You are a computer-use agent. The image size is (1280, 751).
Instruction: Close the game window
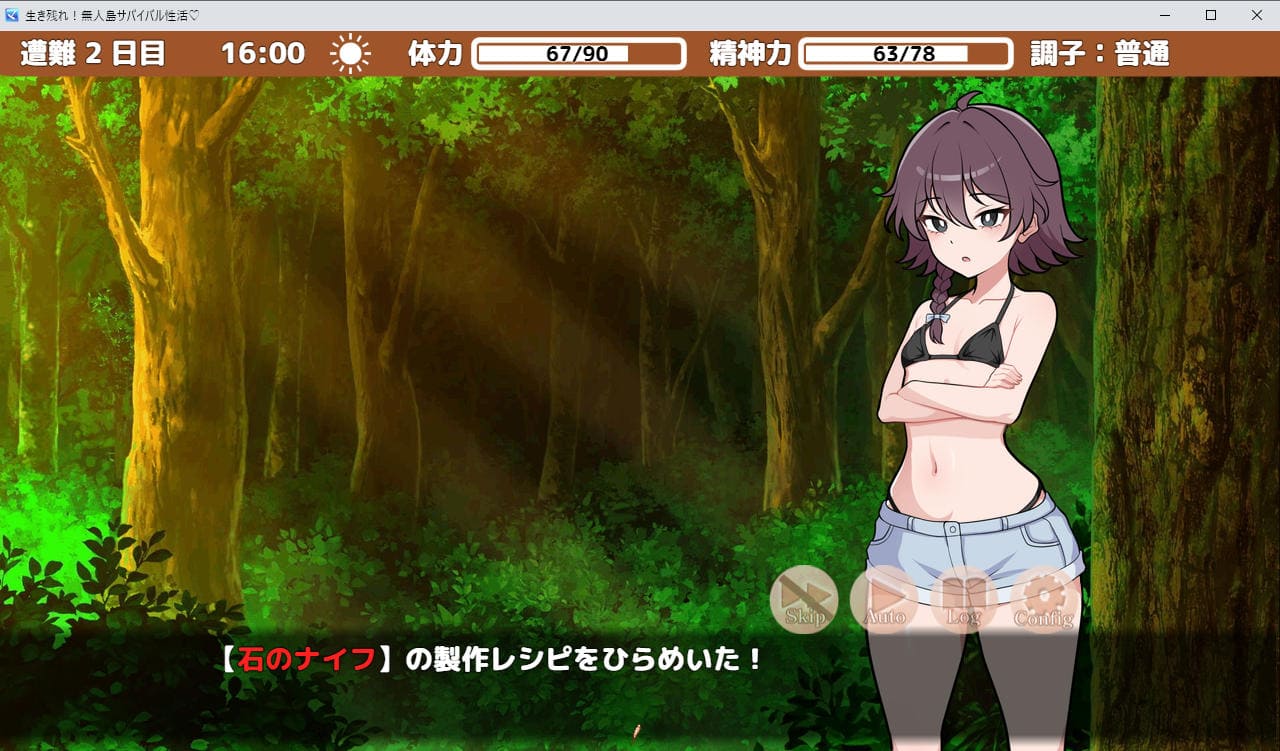click(1256, 15)
